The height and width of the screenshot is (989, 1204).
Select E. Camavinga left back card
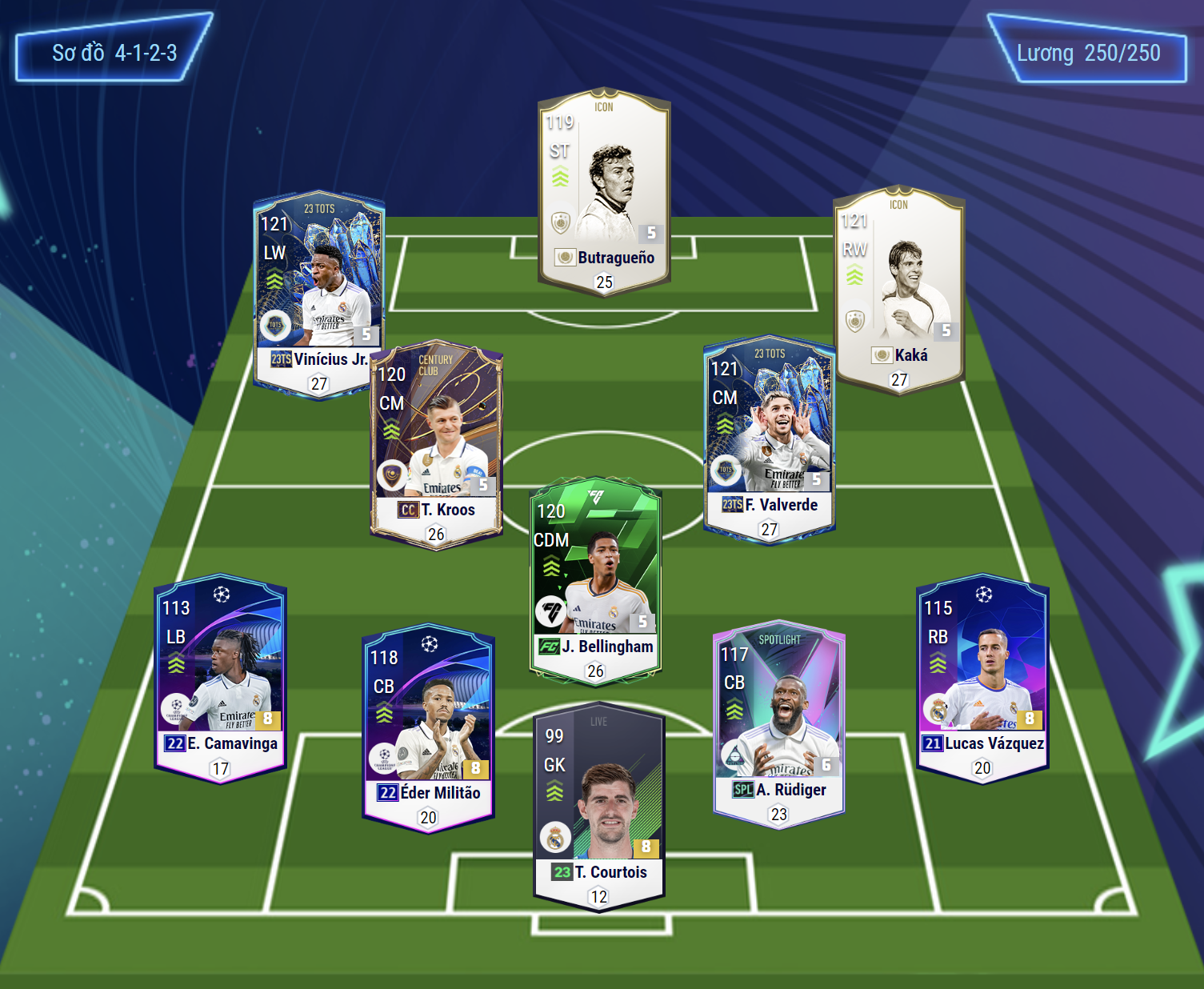tap(220, 677)
